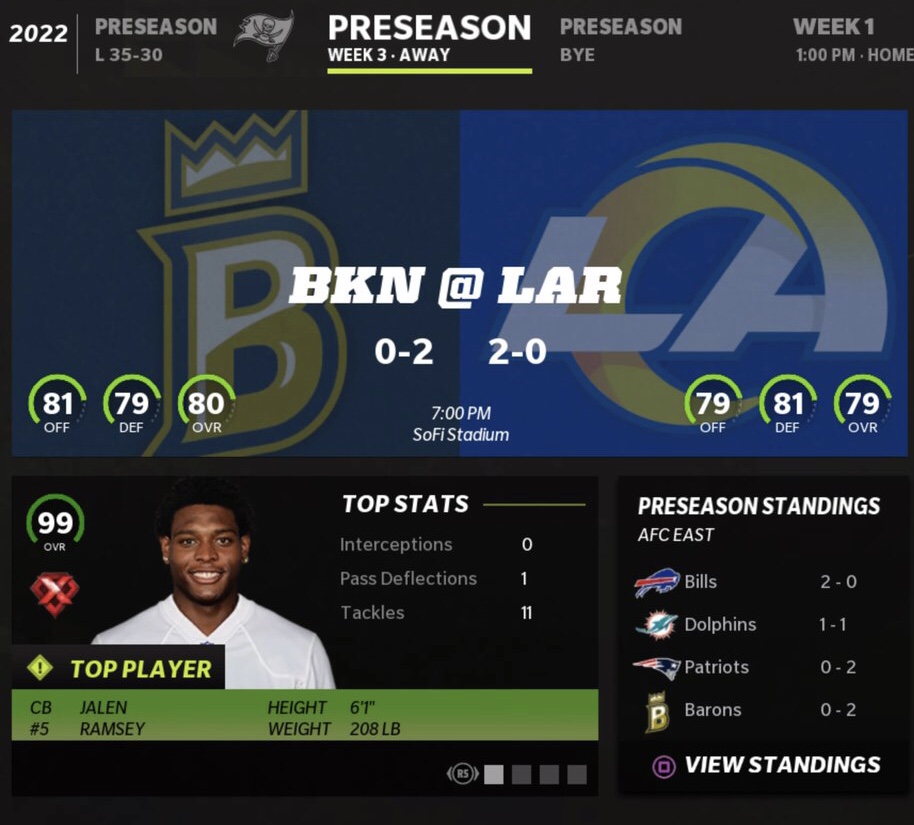Switch to the Week 1 home game entry
Viewport: 914px width, 825px height.
point(852,40)
